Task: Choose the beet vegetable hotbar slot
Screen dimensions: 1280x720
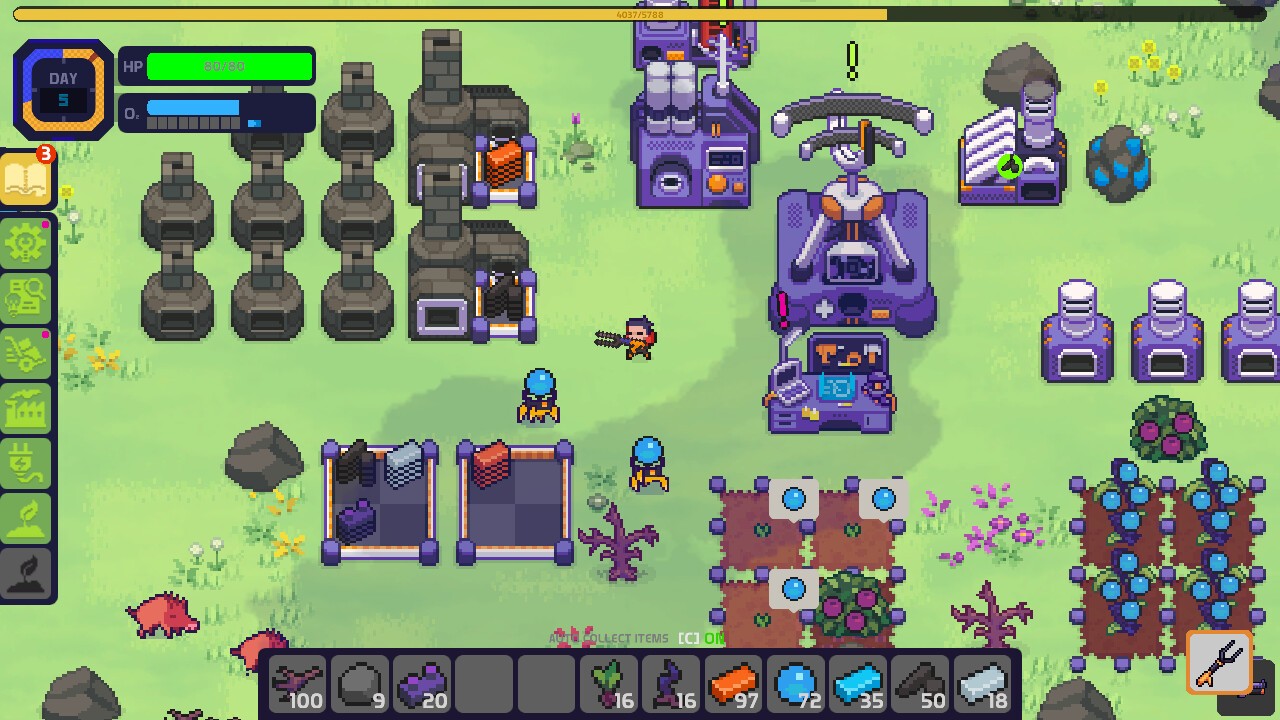Action: [608, 686]
